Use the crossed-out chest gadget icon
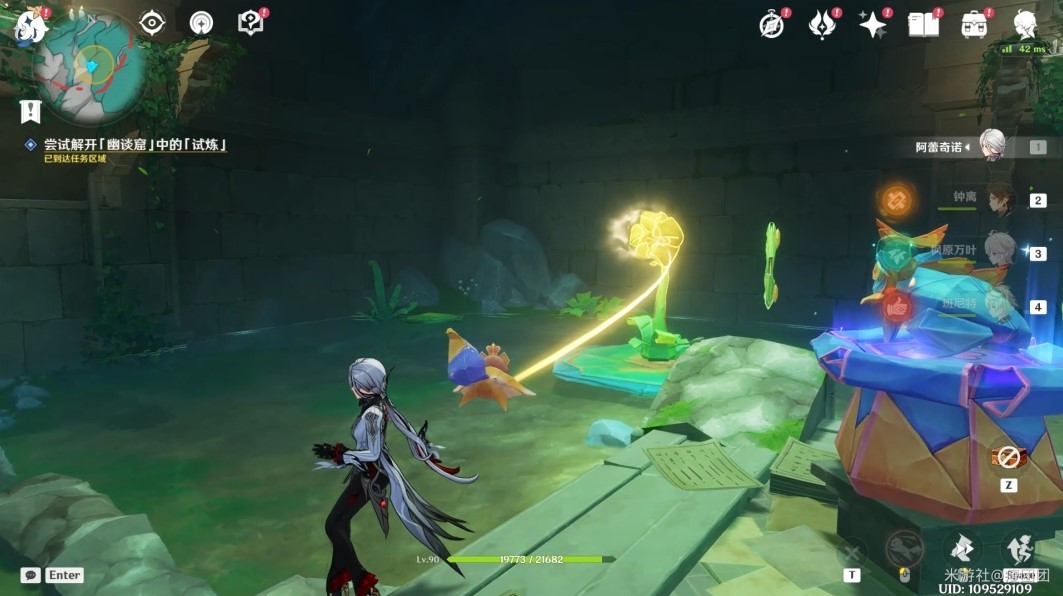This screenshot has width=1063, height=596. [1008, 458]
